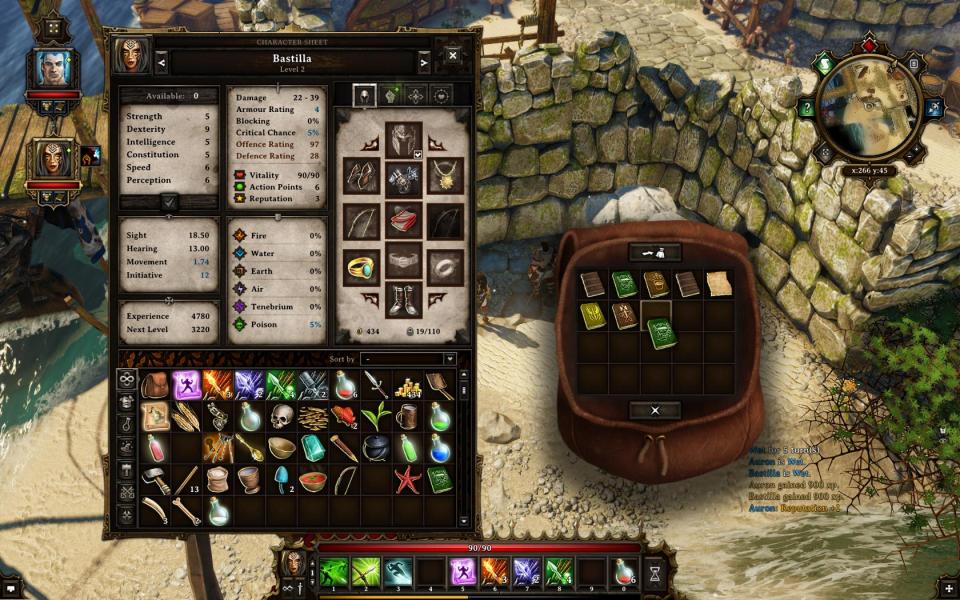Use the red potion in the hotbar

click(622, 573)
